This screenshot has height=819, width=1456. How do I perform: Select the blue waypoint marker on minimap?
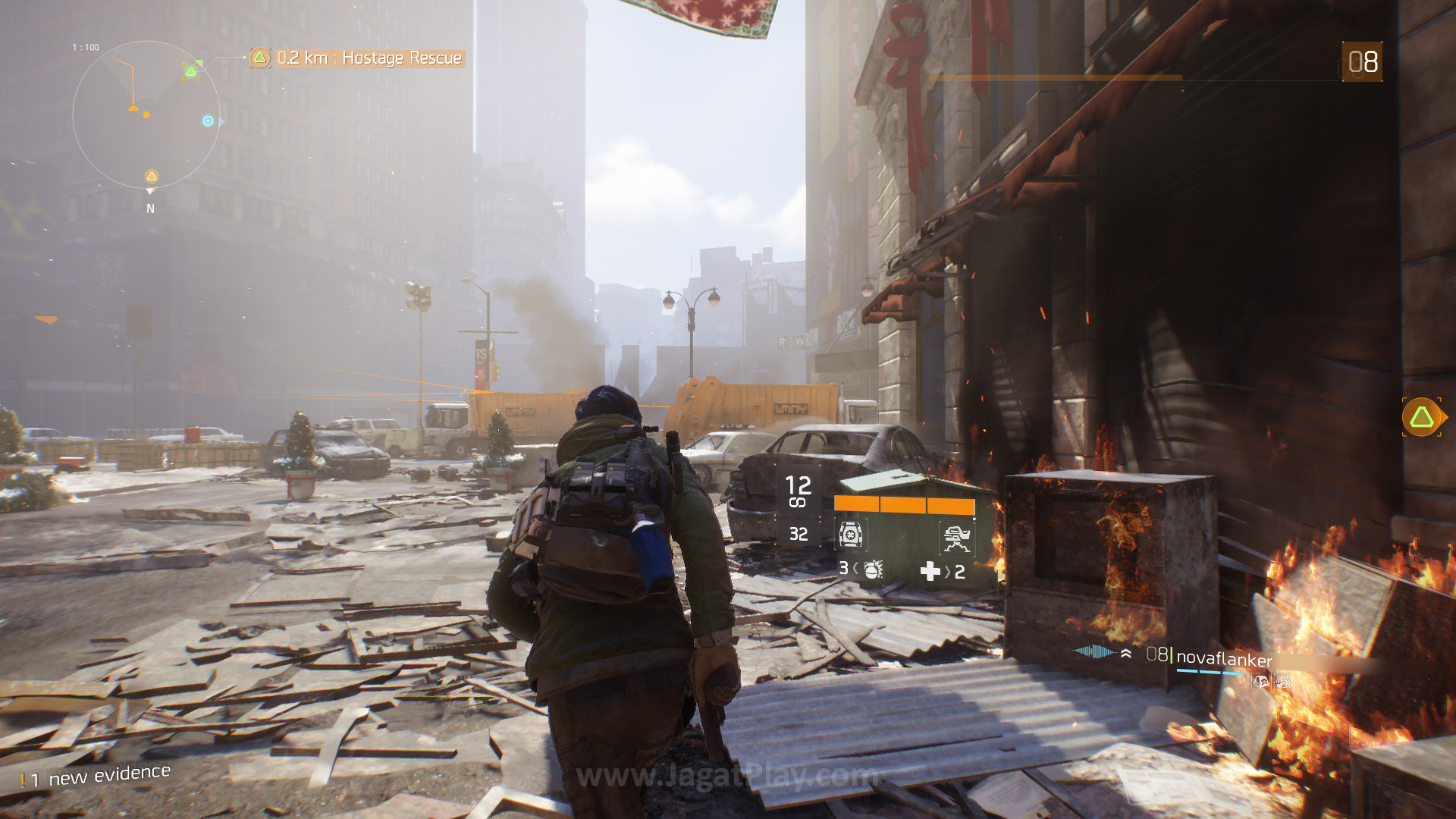208,121
